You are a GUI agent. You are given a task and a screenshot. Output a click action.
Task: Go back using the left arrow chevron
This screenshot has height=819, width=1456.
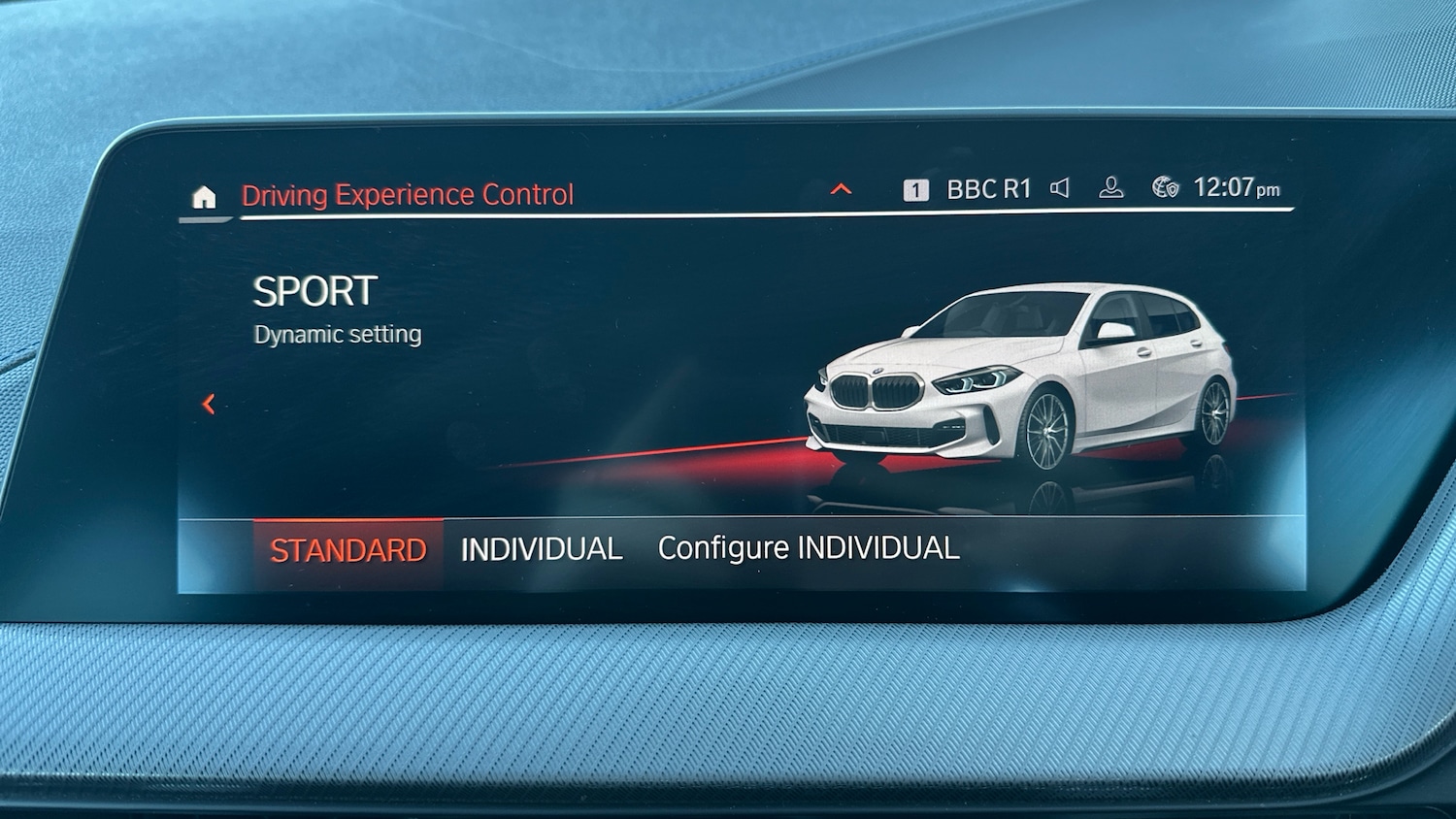(207, 406)
